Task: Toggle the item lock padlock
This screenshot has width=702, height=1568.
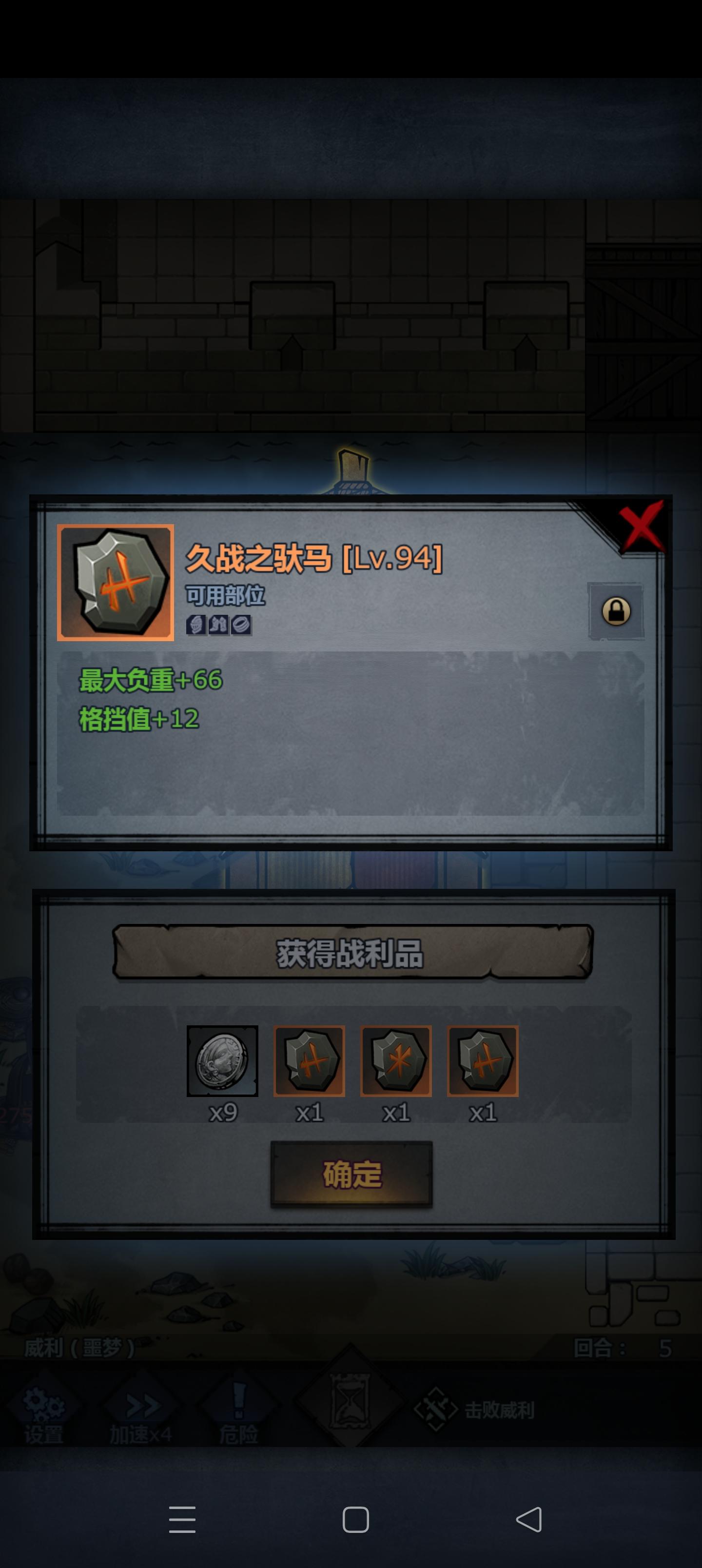Action: (617, 612)
